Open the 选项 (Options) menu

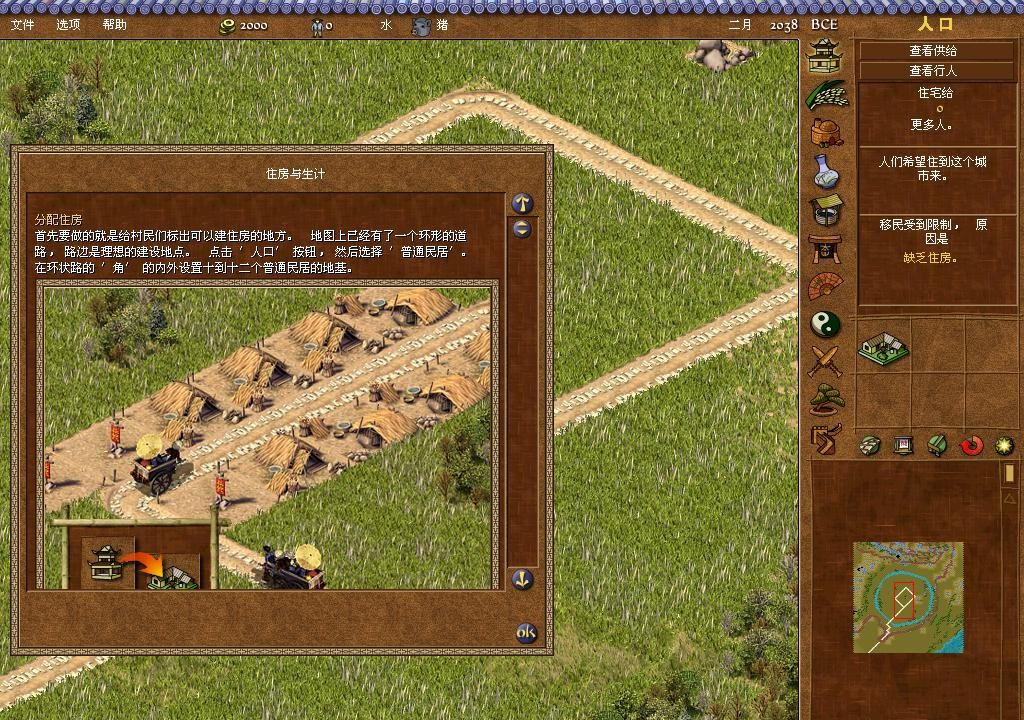pyautogui.click(x=69, y=24)
